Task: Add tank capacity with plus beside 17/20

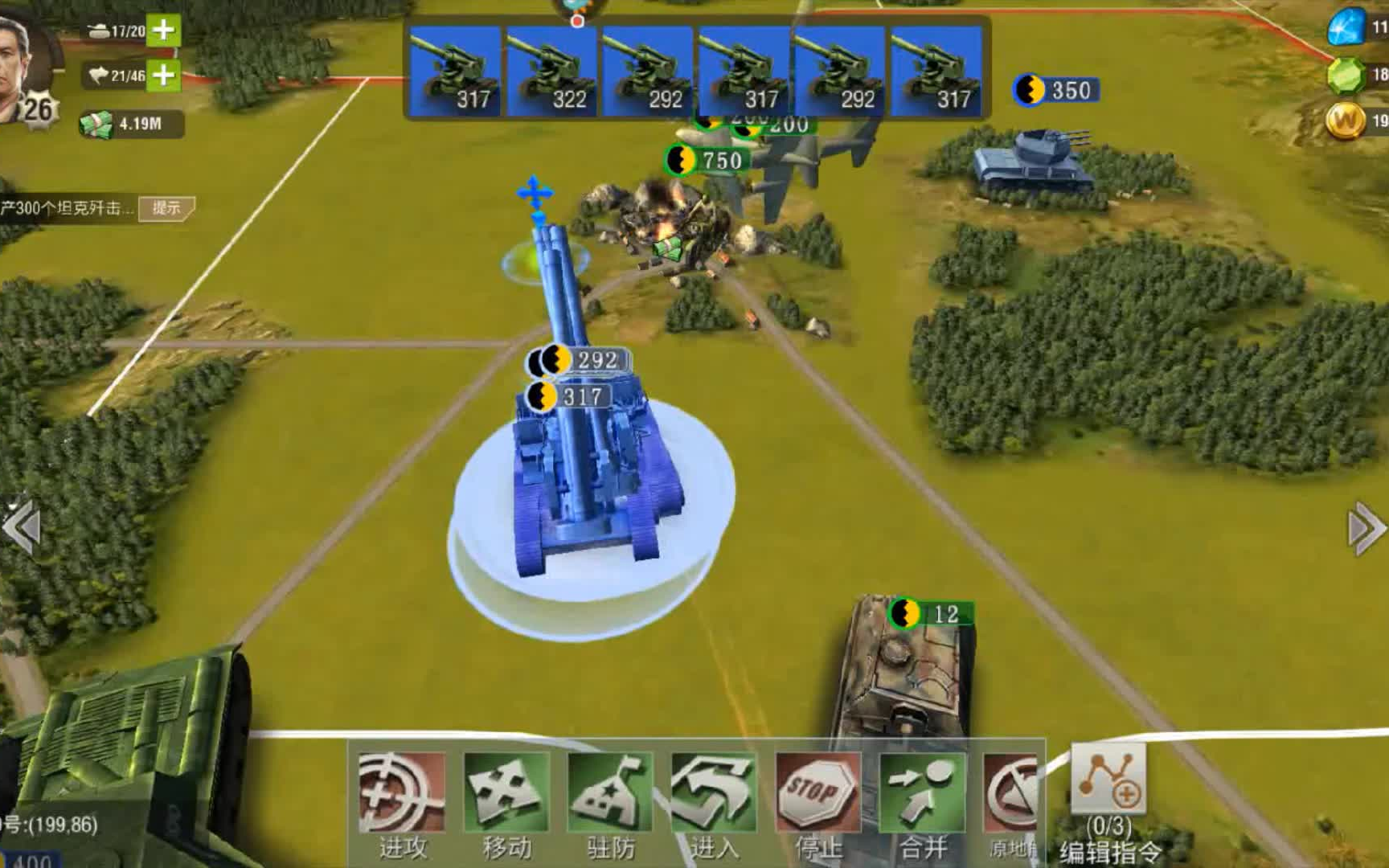Action: 164,30
